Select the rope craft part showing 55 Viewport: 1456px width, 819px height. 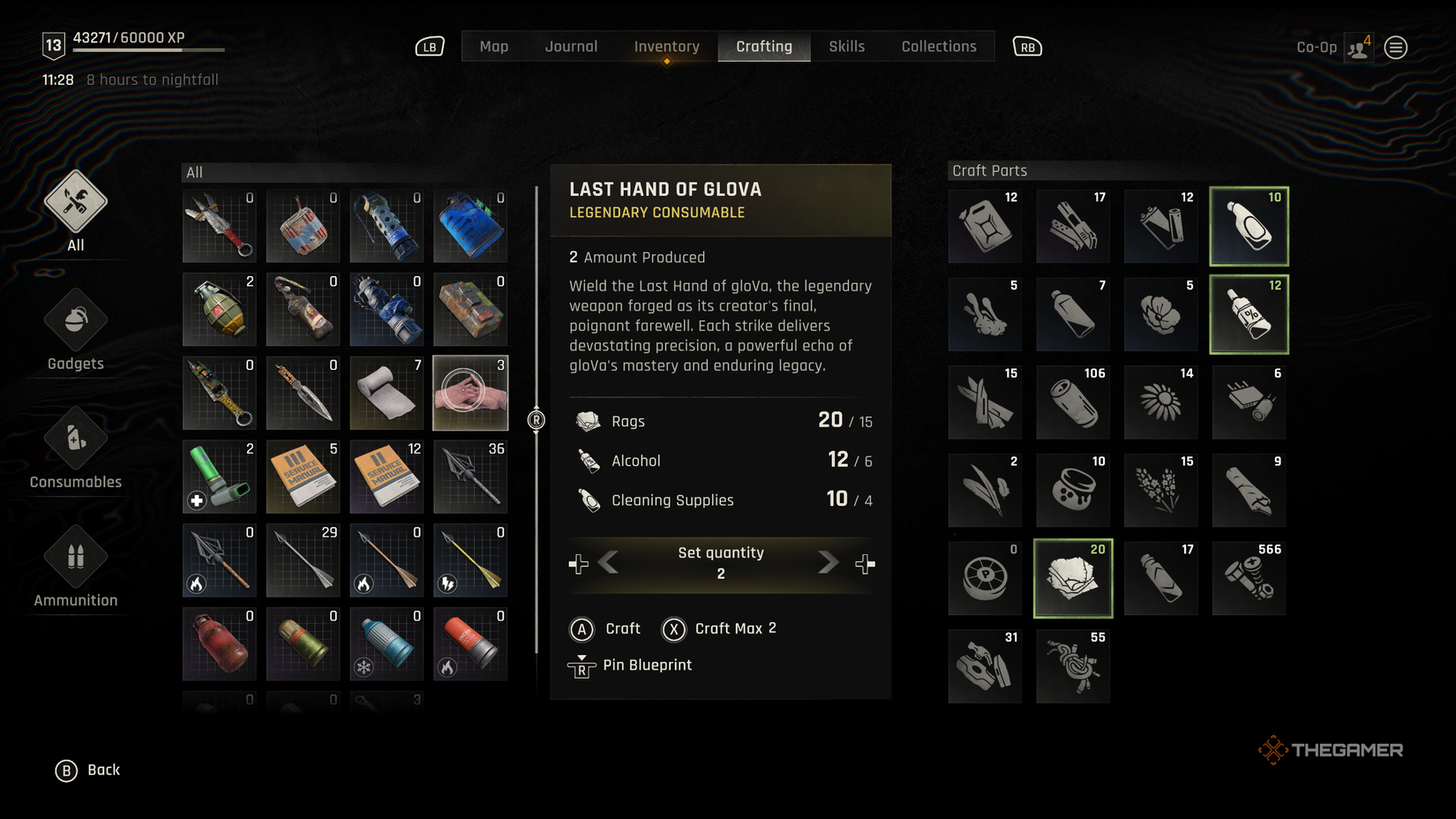1072,666
